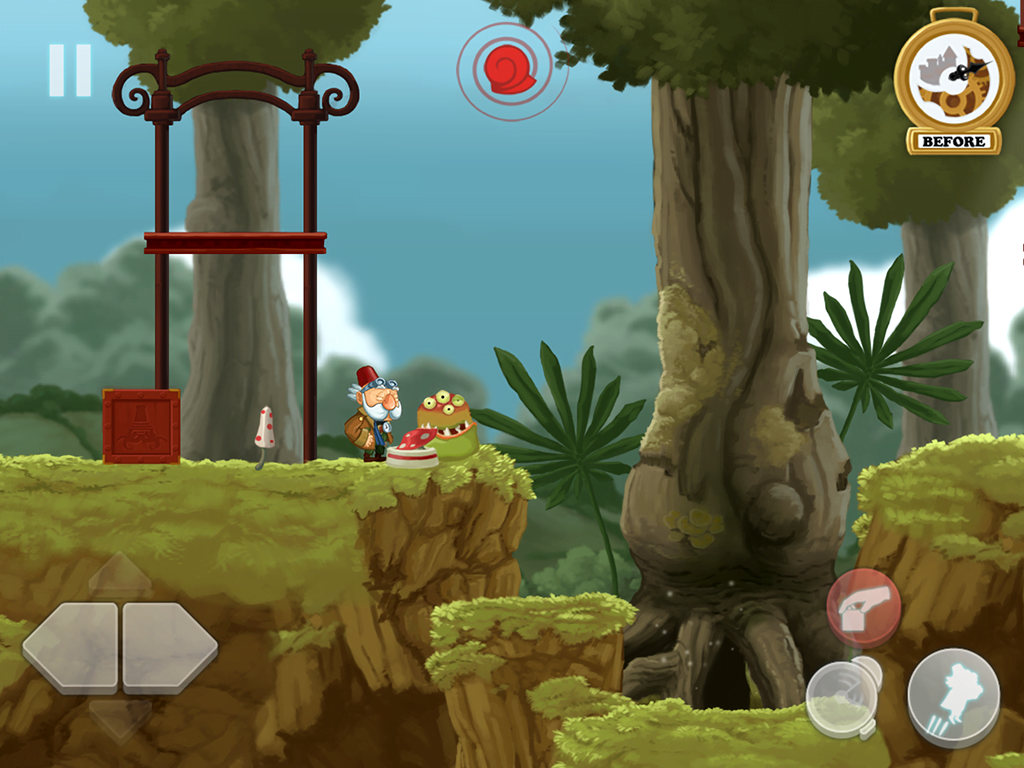
Task: Tap the red snail shell icon
Action: pyautogui.click(x=511, y=70)
